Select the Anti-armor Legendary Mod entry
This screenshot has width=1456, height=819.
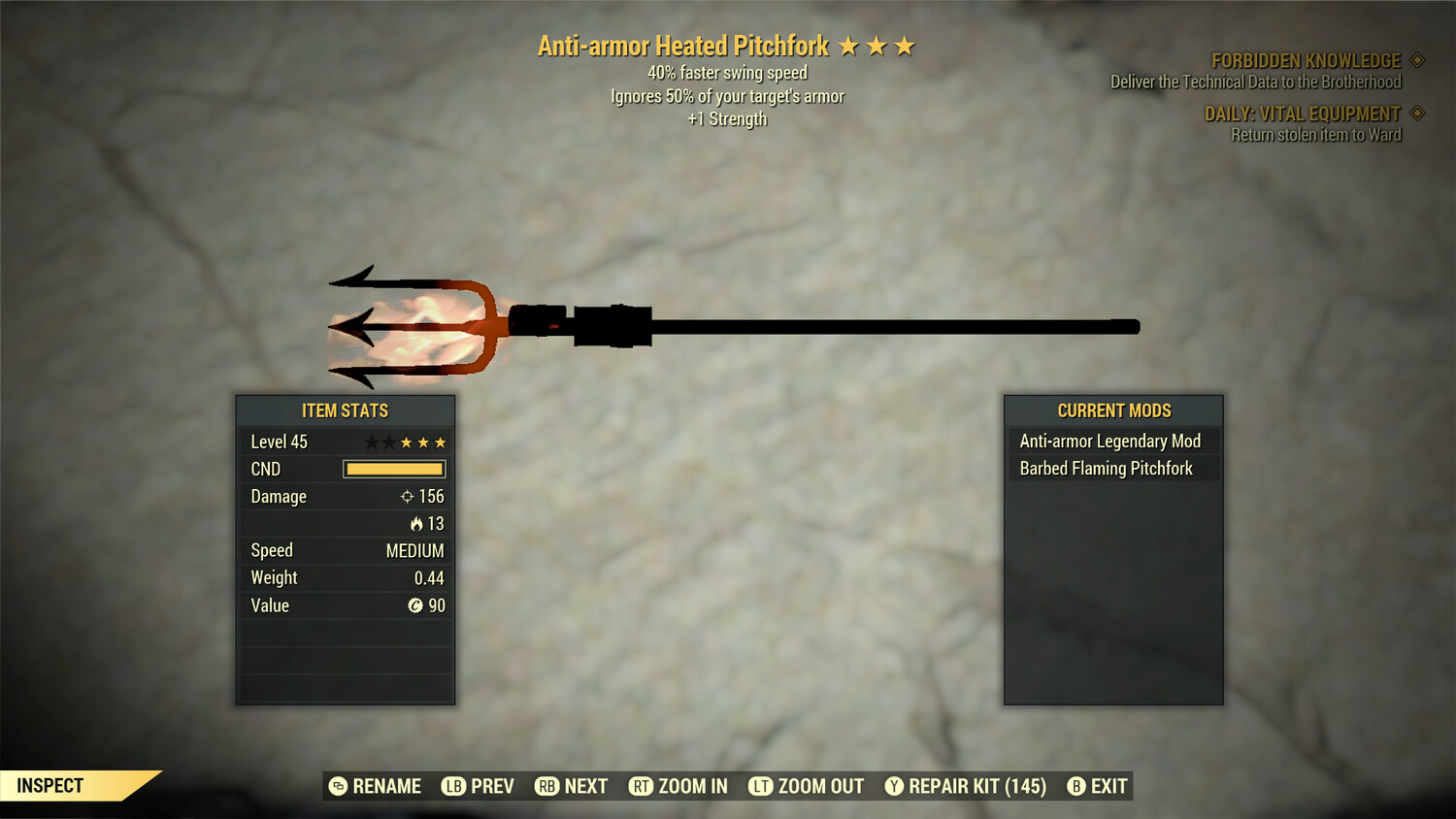point(1109,441)
